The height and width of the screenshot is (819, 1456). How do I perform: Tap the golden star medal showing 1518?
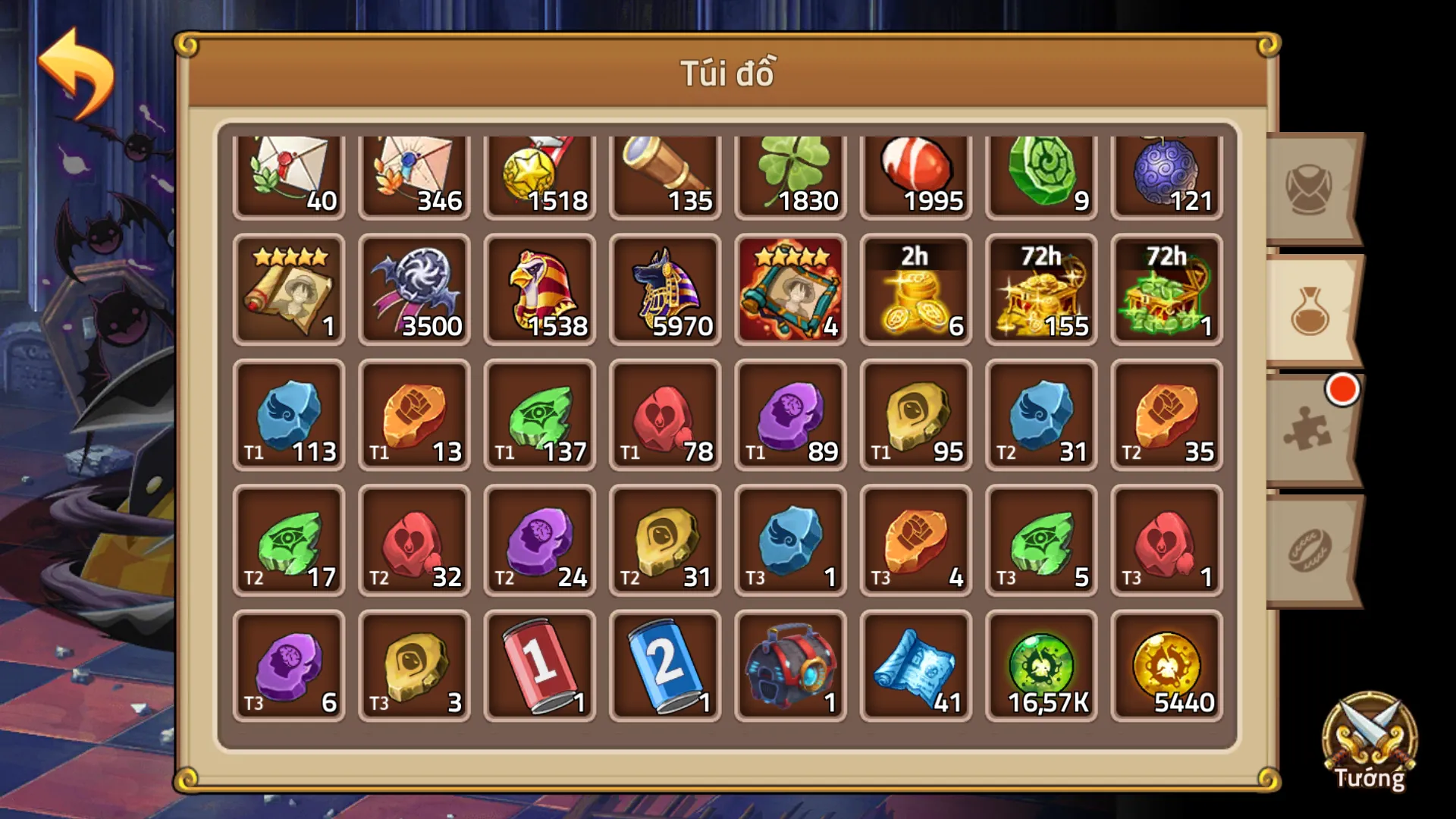(x=539, y=171)
